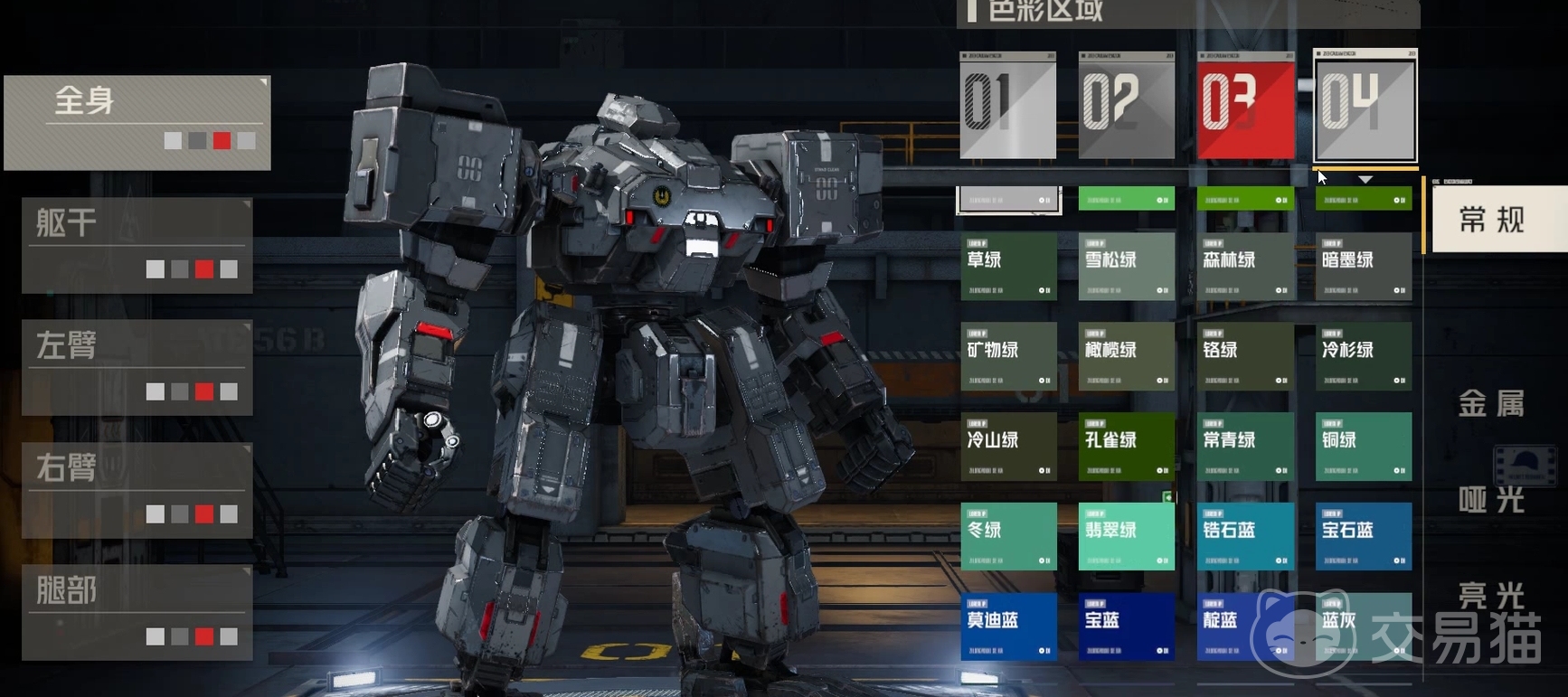Image resolution: width=1568 pixels, height=697 pixels.
Task: Select the 左臂 left arm section
Action: pyautogui.click(x=137, y=367)
